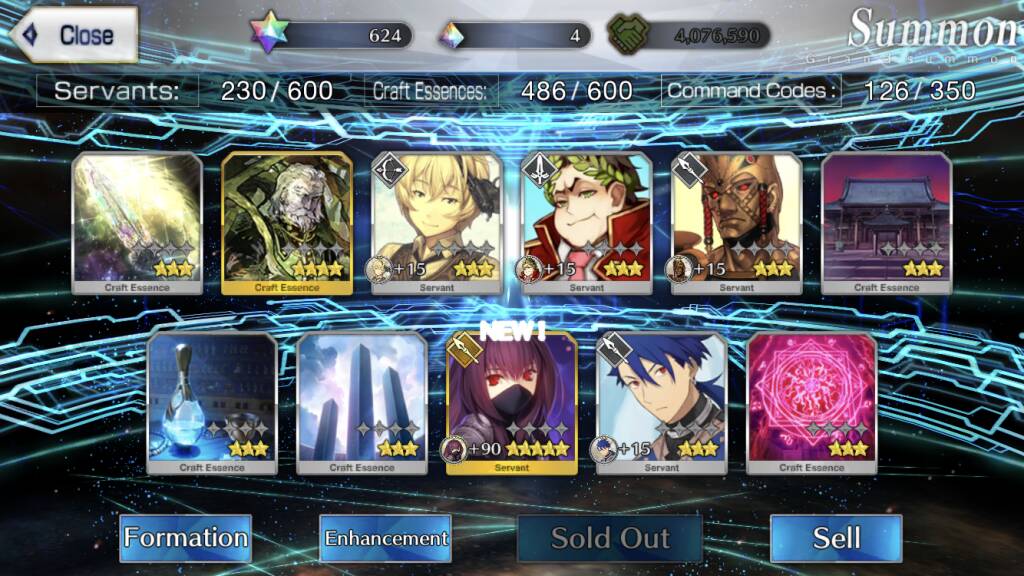Click the Sold Out summon button
The image size is (1024, 576).
coord(610,538)
